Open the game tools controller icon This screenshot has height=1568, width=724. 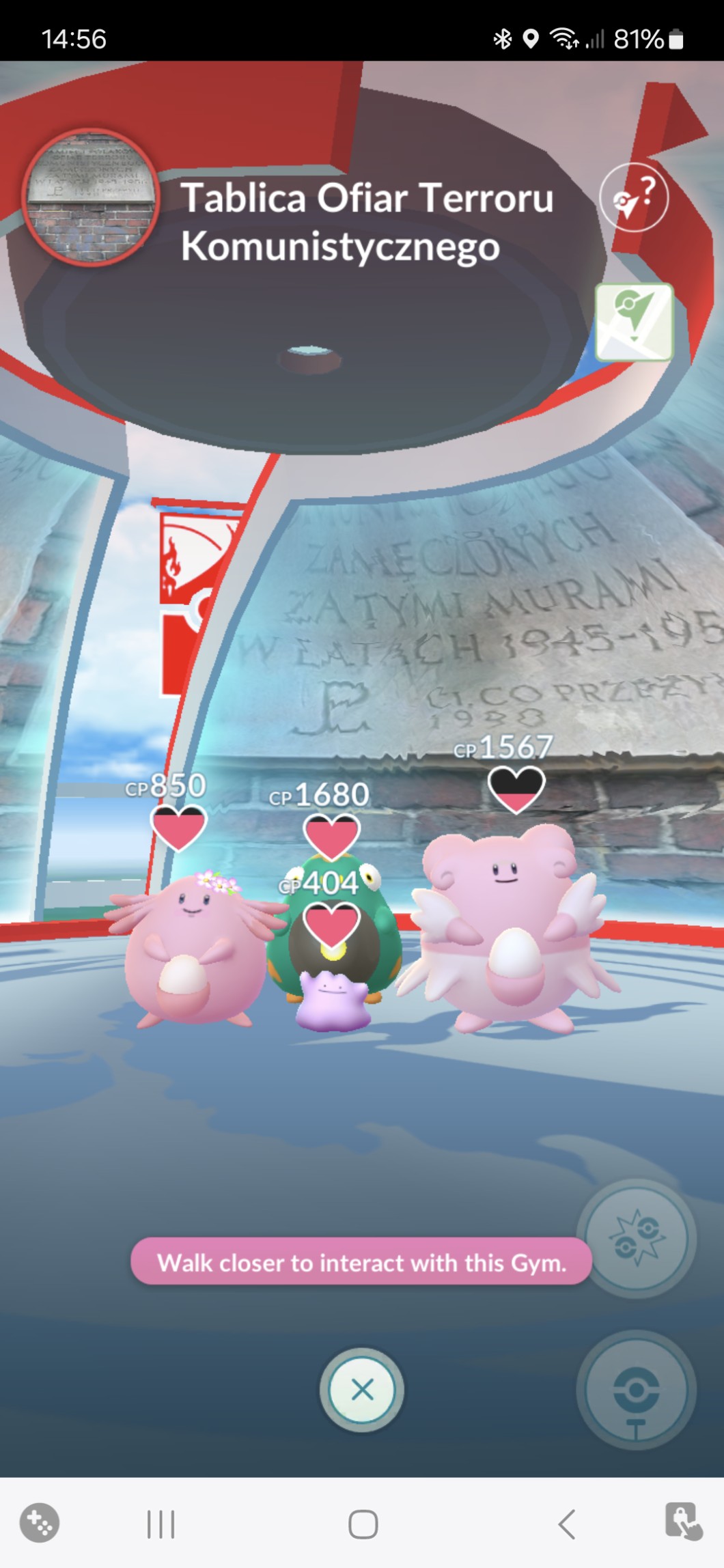click(x=40, y=1523)
